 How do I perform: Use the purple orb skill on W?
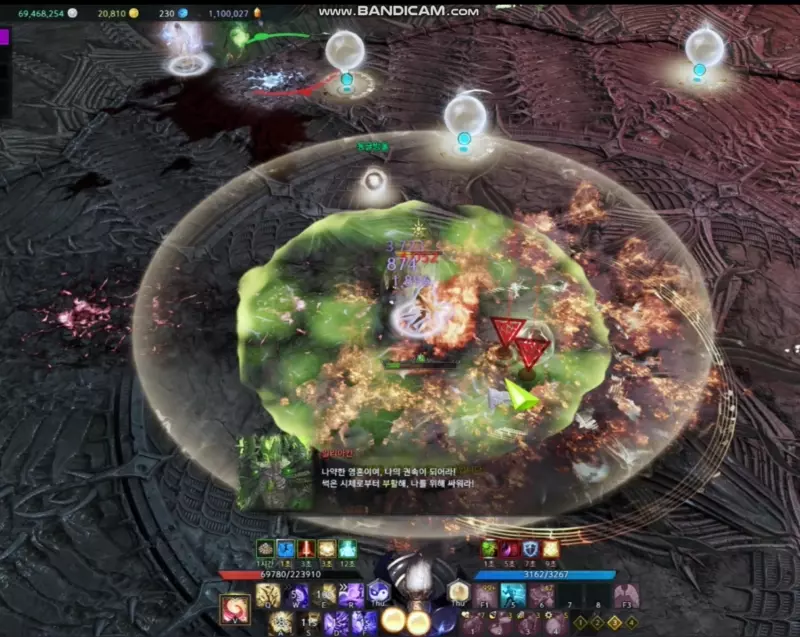pos(297,596)
